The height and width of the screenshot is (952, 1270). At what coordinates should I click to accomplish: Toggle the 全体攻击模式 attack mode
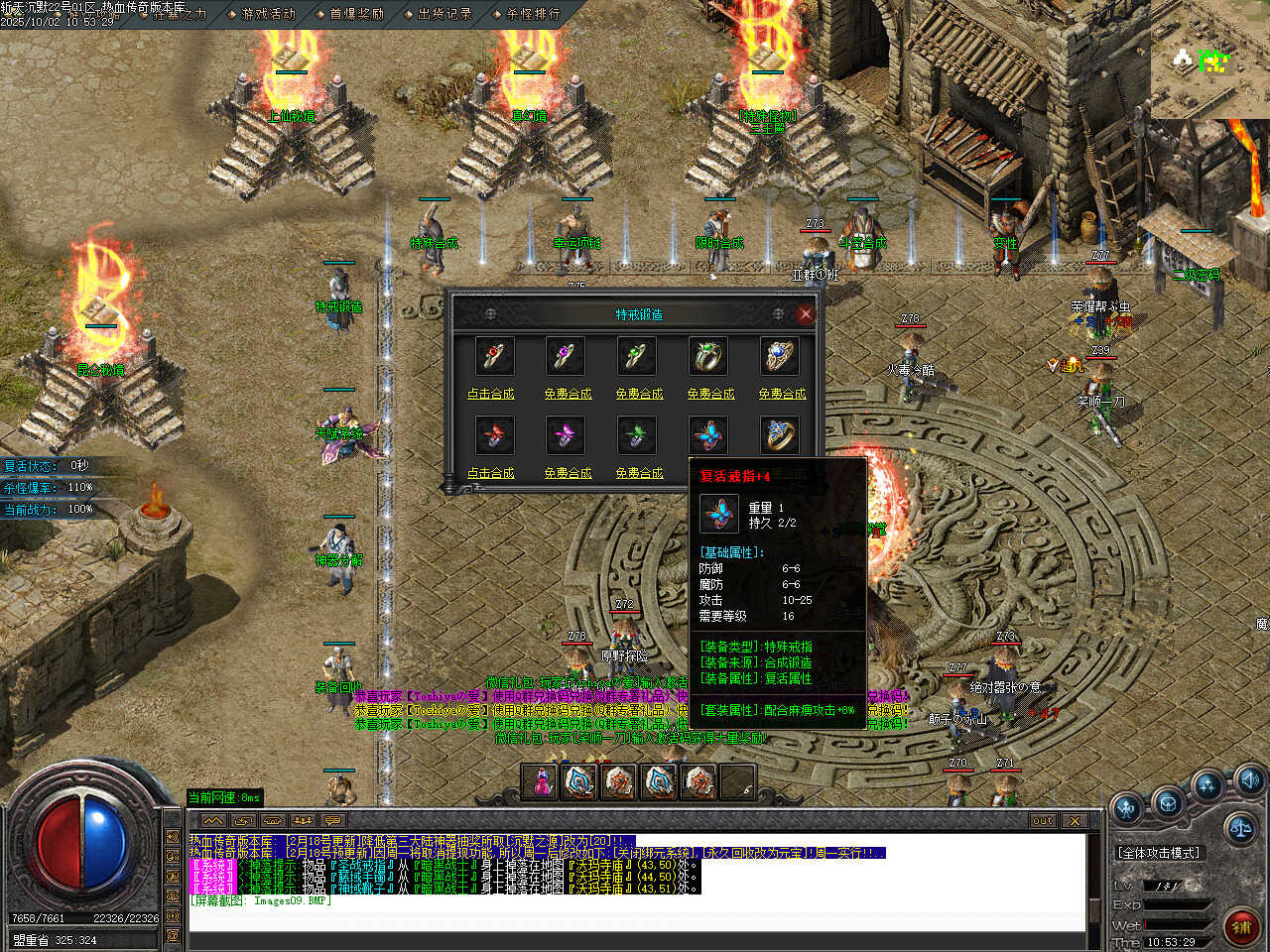pyautogui.click(x=1159, y=853)
